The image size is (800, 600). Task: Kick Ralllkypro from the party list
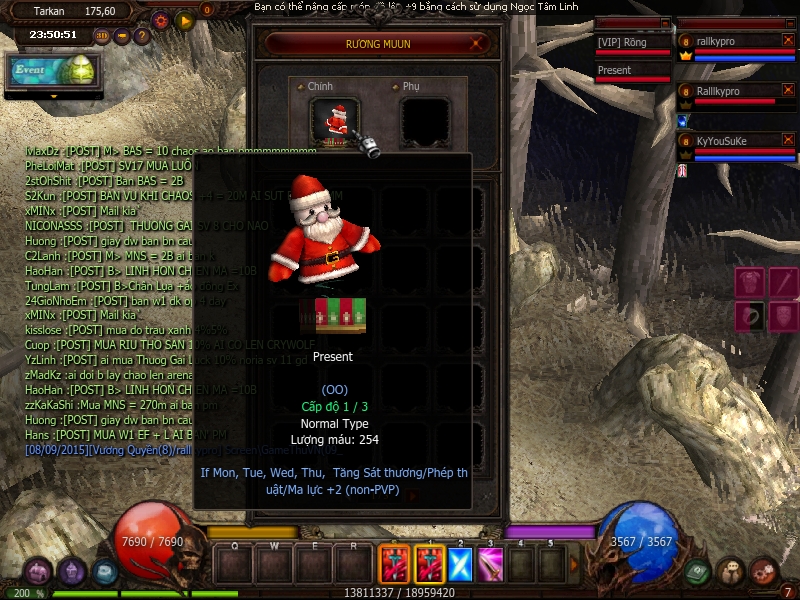point(788,90)
